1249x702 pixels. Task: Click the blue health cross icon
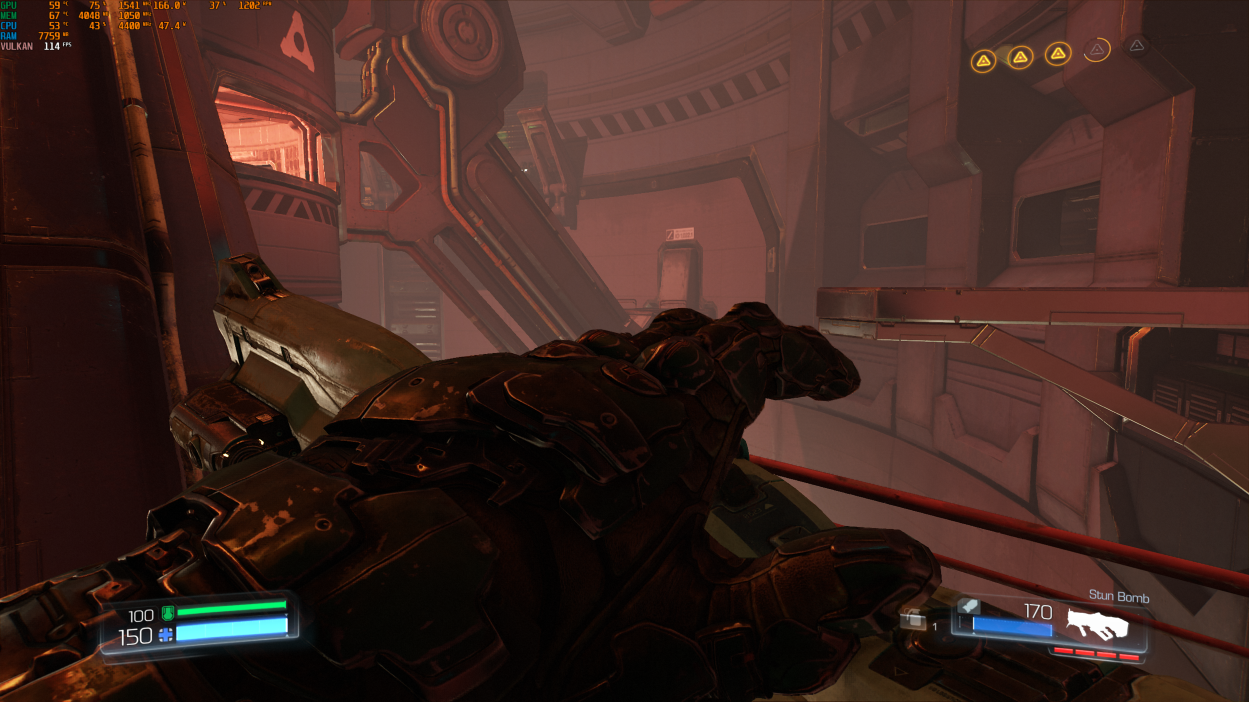click(x=165, y=634)
